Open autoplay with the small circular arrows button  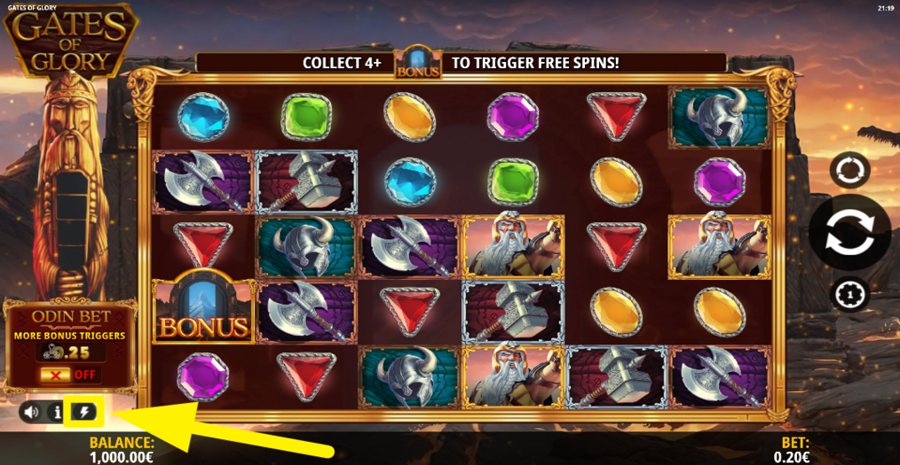(x=848, y=169)
